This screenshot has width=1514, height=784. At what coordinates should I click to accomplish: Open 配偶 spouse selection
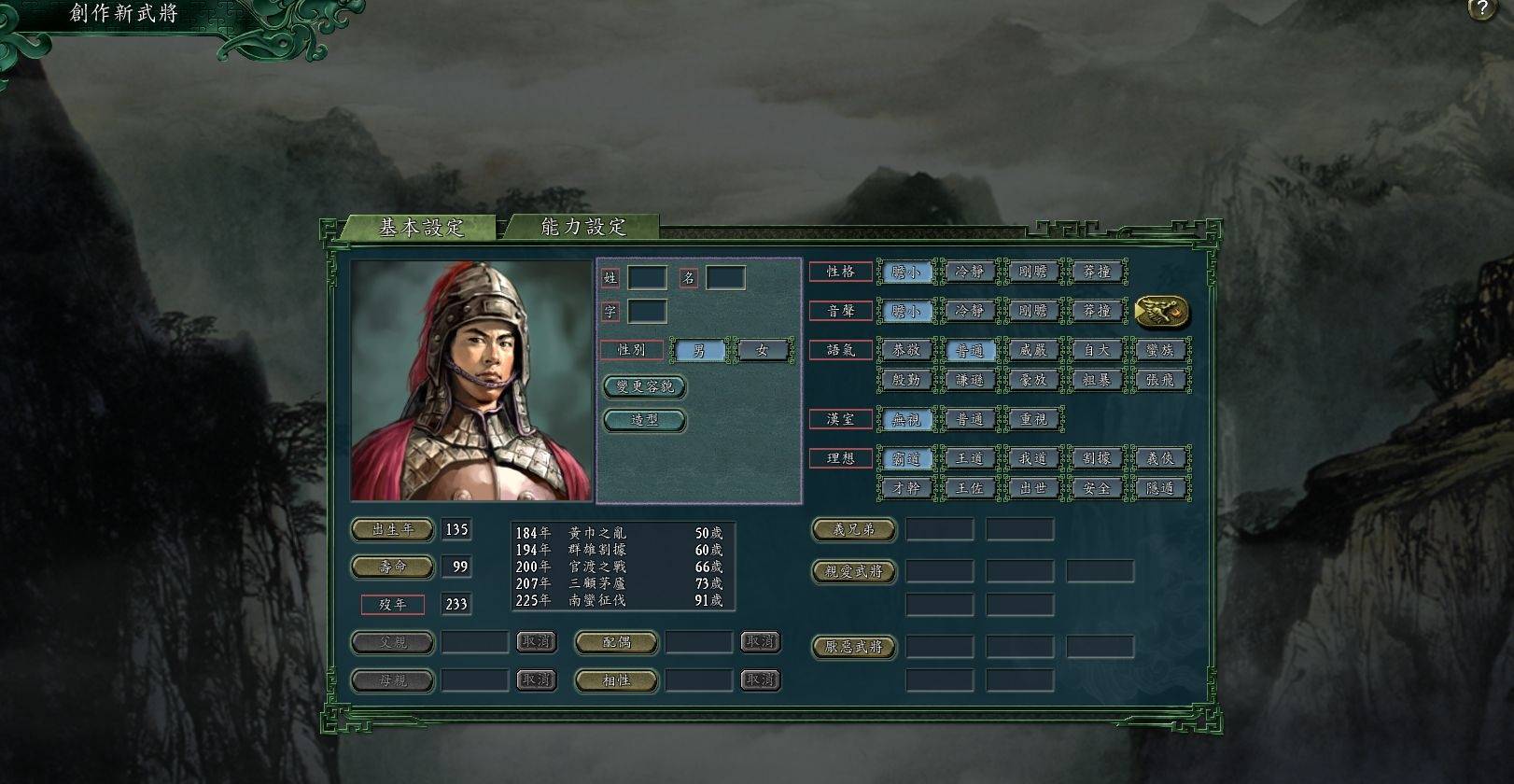[615, 642]
